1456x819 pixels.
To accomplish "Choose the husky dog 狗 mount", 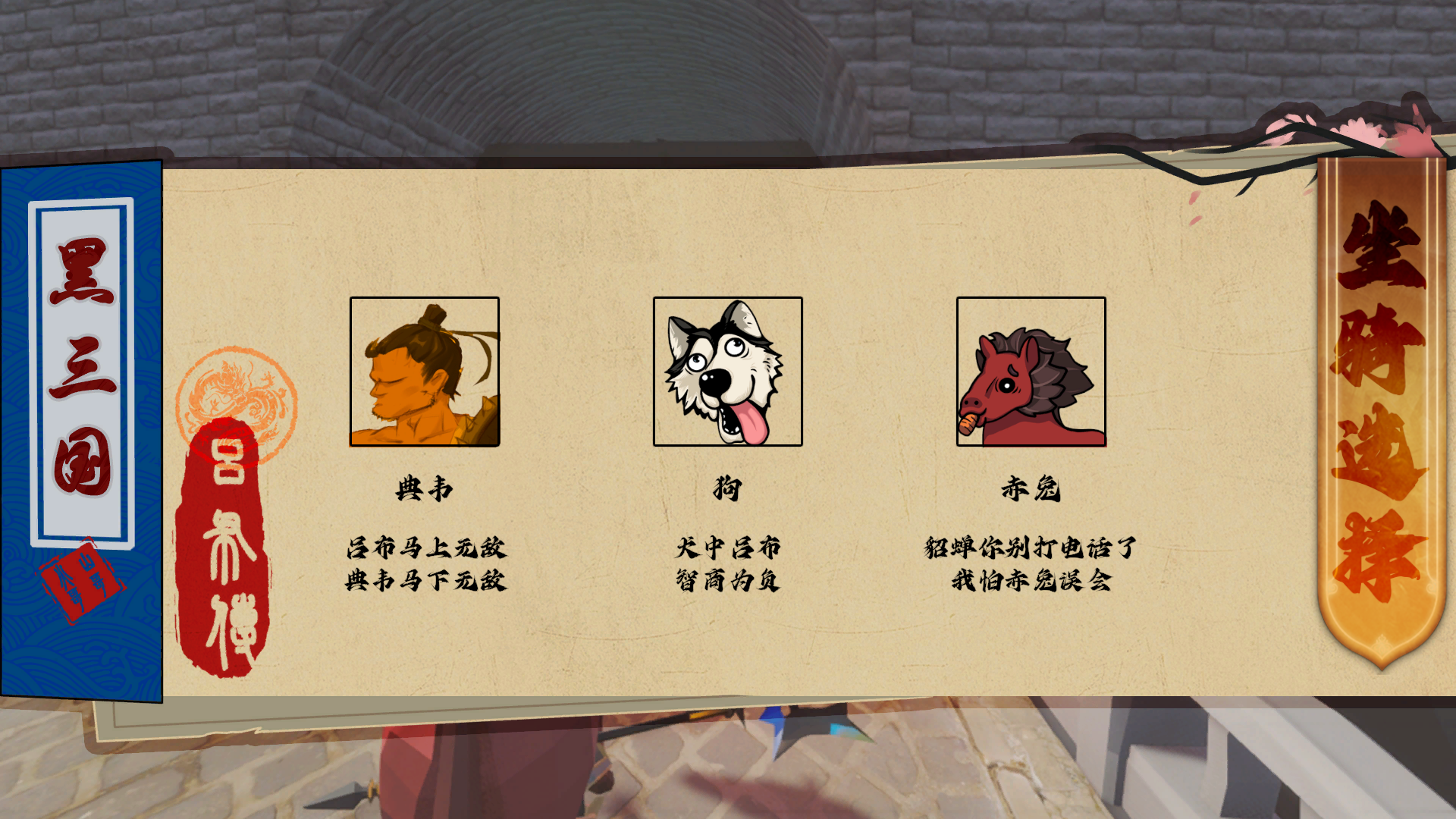I will click(x=728, y=372).
